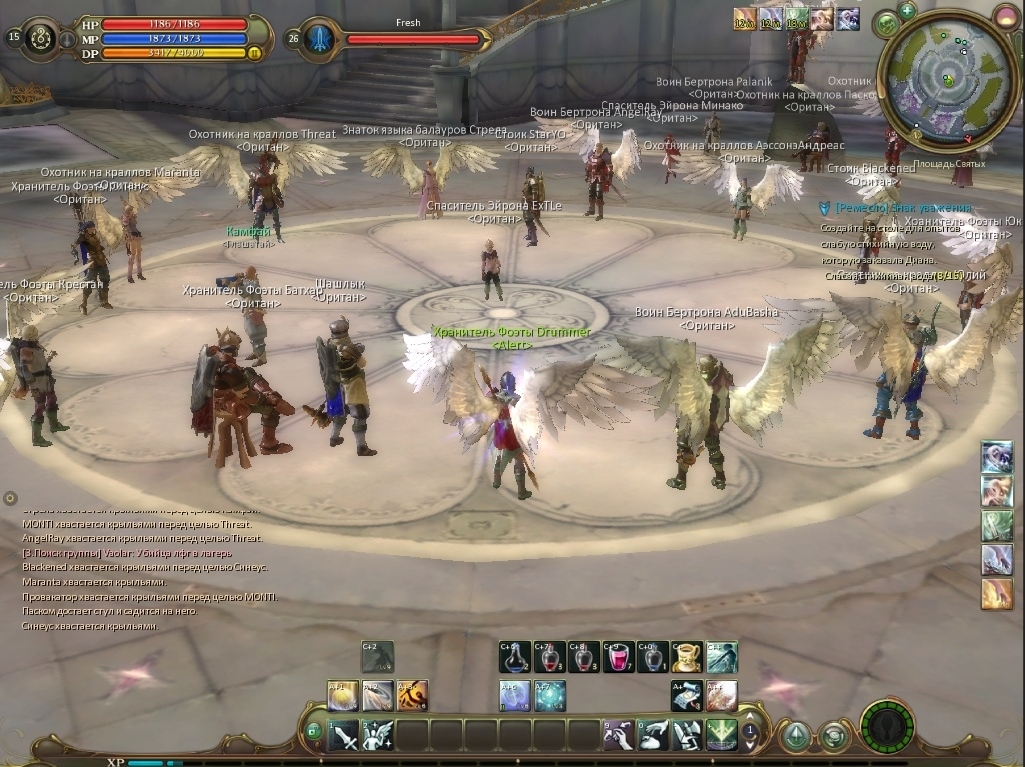Screen dimensions: 1025x767
Task: Activate the glowing yellow orb skill
Action: (343, 695)
